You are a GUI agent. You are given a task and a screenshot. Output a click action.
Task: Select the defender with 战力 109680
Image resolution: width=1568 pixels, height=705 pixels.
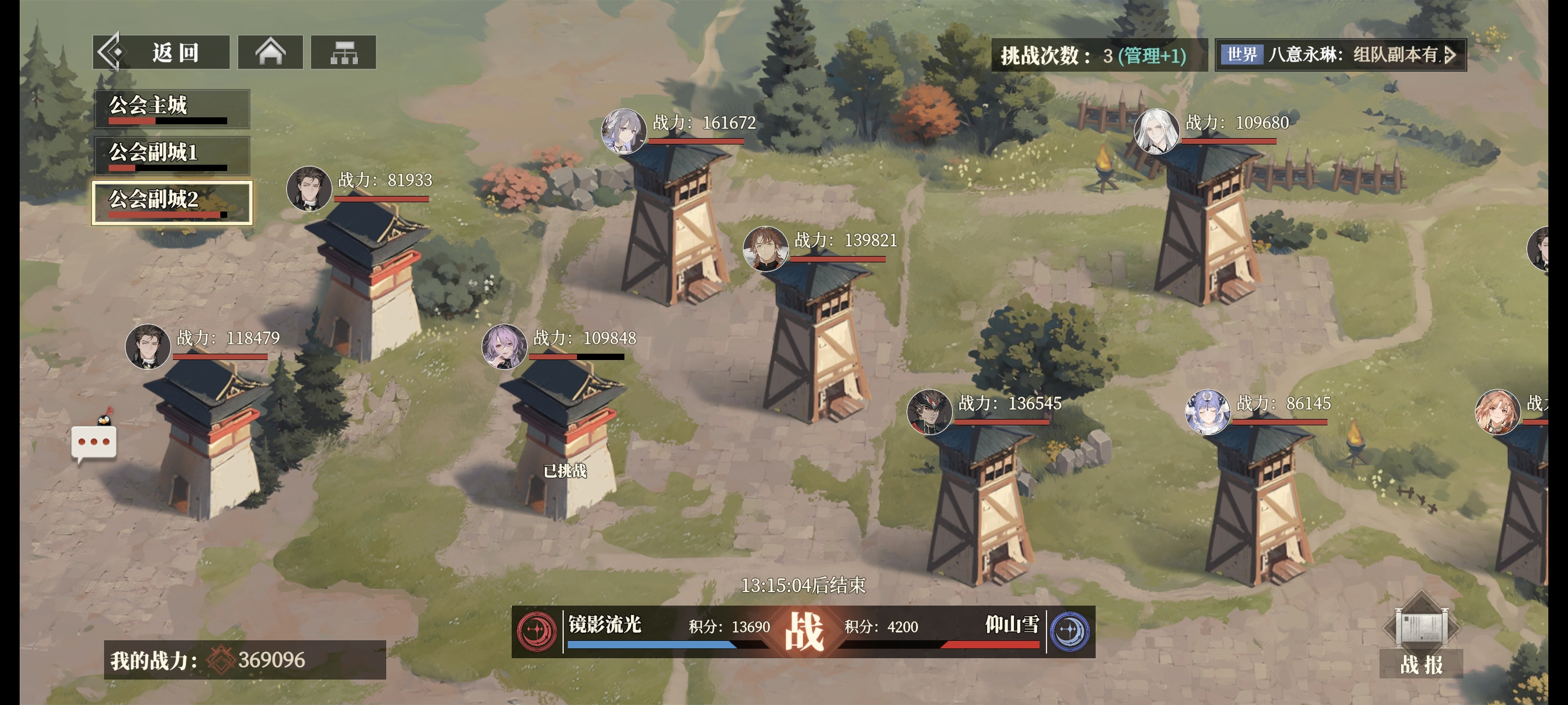tap(1208, 225)
